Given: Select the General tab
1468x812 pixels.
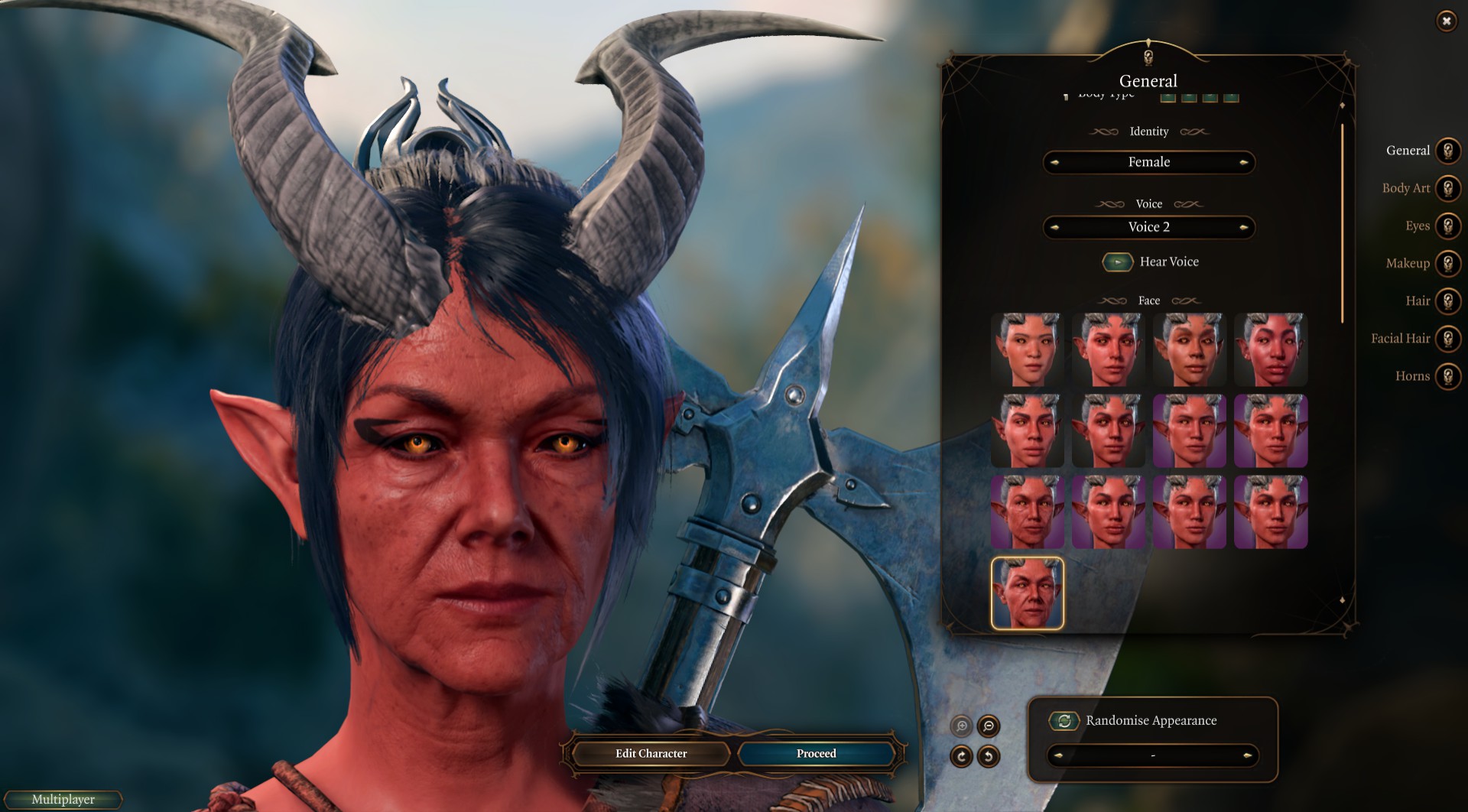Looking at the screenshot, I should 1447,151.
